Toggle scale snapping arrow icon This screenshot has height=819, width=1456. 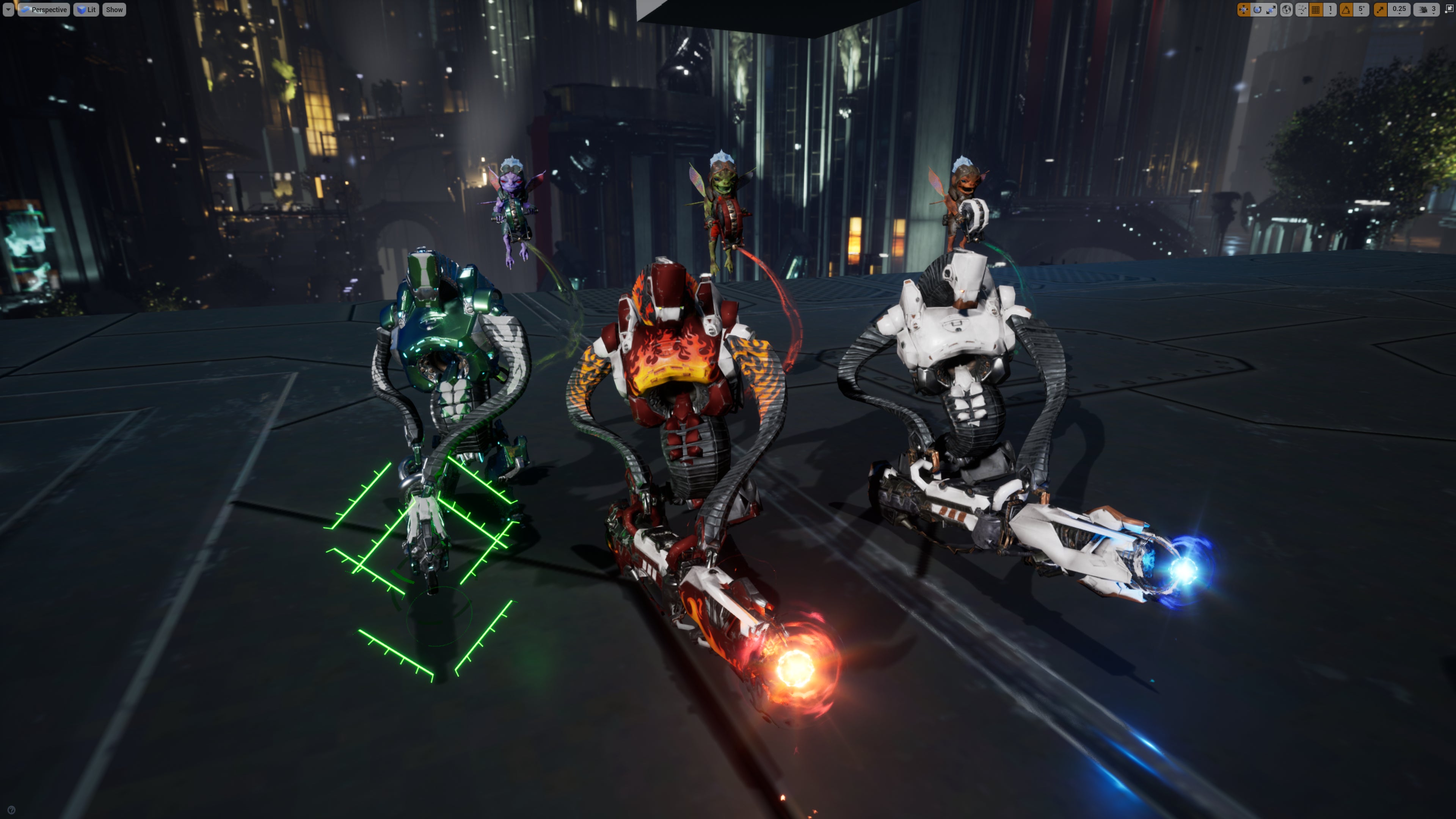(1380, 9)
